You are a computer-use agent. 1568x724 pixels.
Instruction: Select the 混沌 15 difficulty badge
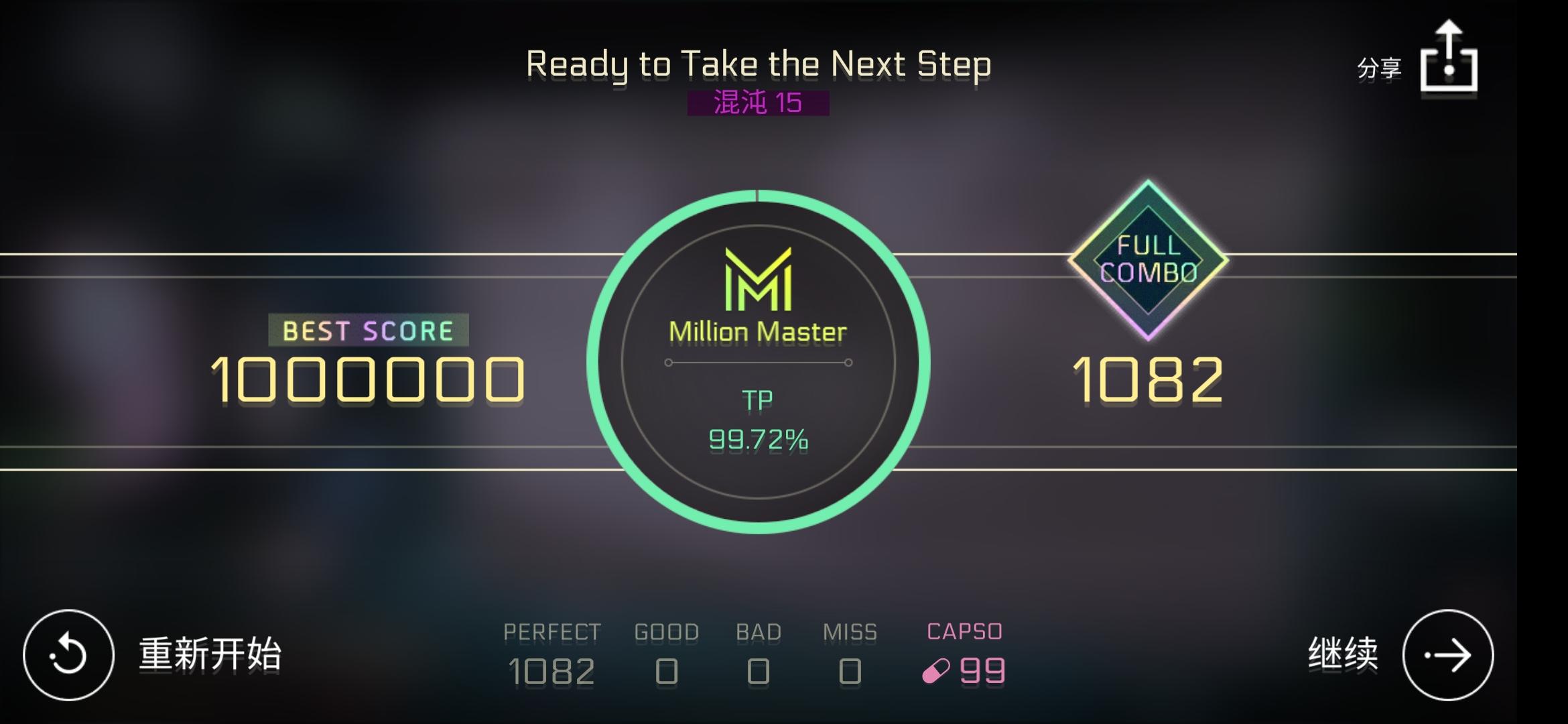pyautogui.click(x=759, y=103)
